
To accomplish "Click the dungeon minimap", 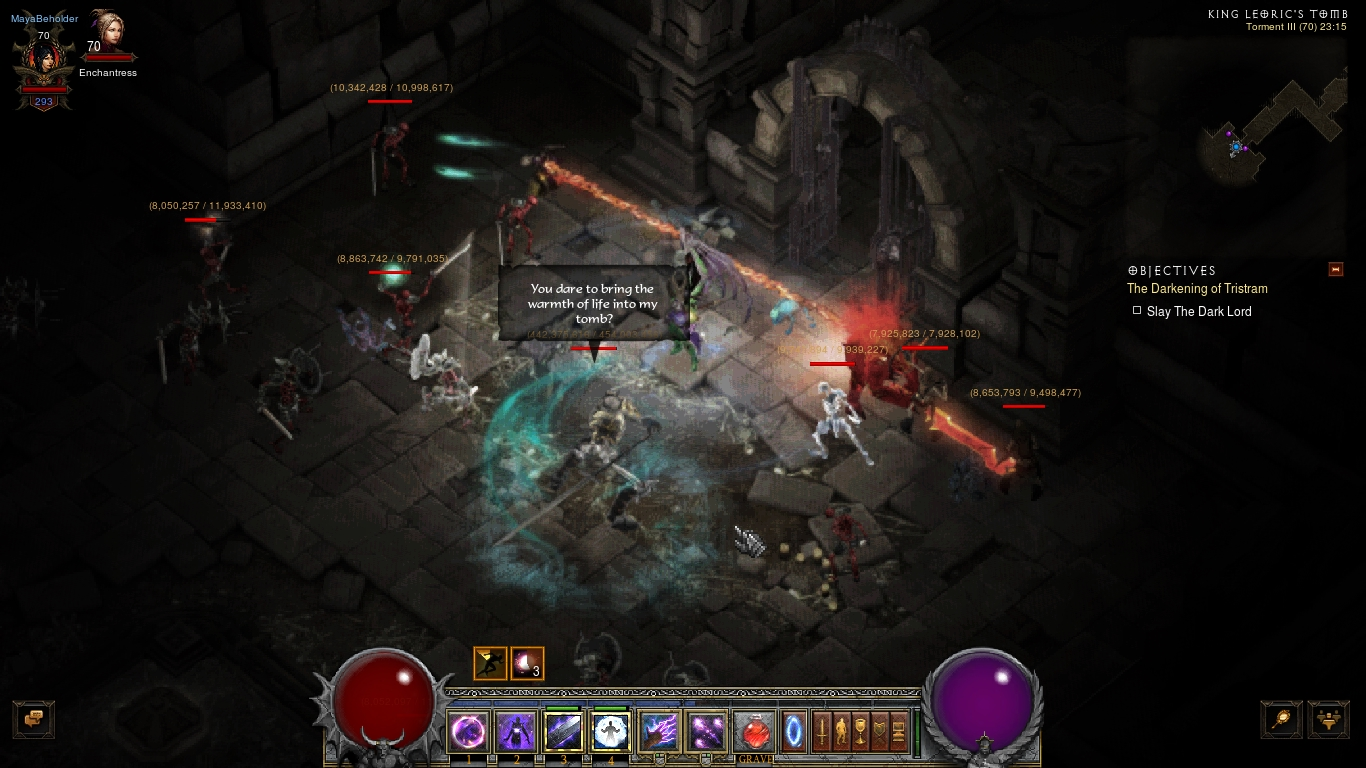I will [x=1270, y=130].
